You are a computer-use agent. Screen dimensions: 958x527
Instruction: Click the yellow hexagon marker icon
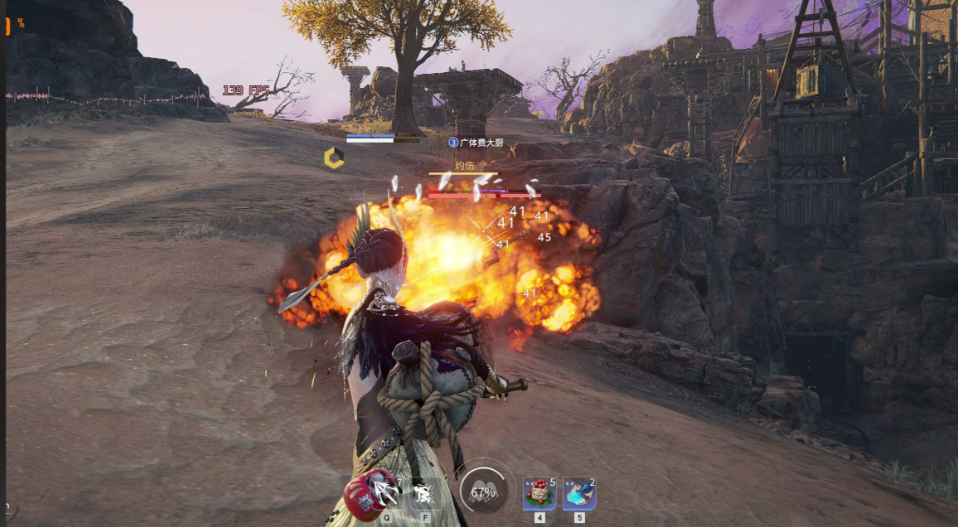pos(334,158)
